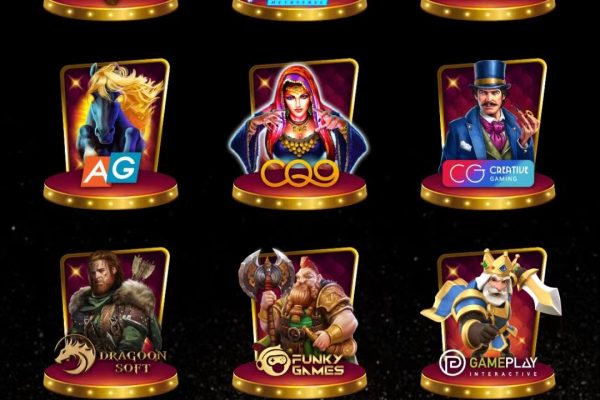Open the Gameplay Interactive provider
The height and width of the screenshot is (400, 600).
[488, 322]
